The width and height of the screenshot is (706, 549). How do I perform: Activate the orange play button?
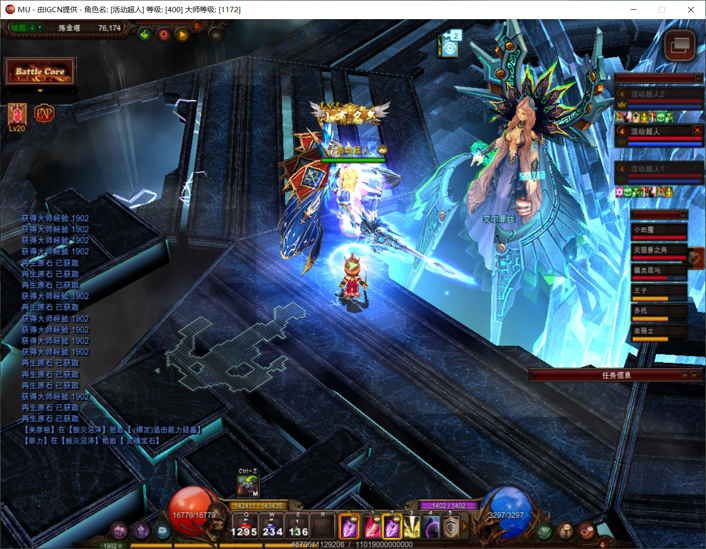pos(182,34)
